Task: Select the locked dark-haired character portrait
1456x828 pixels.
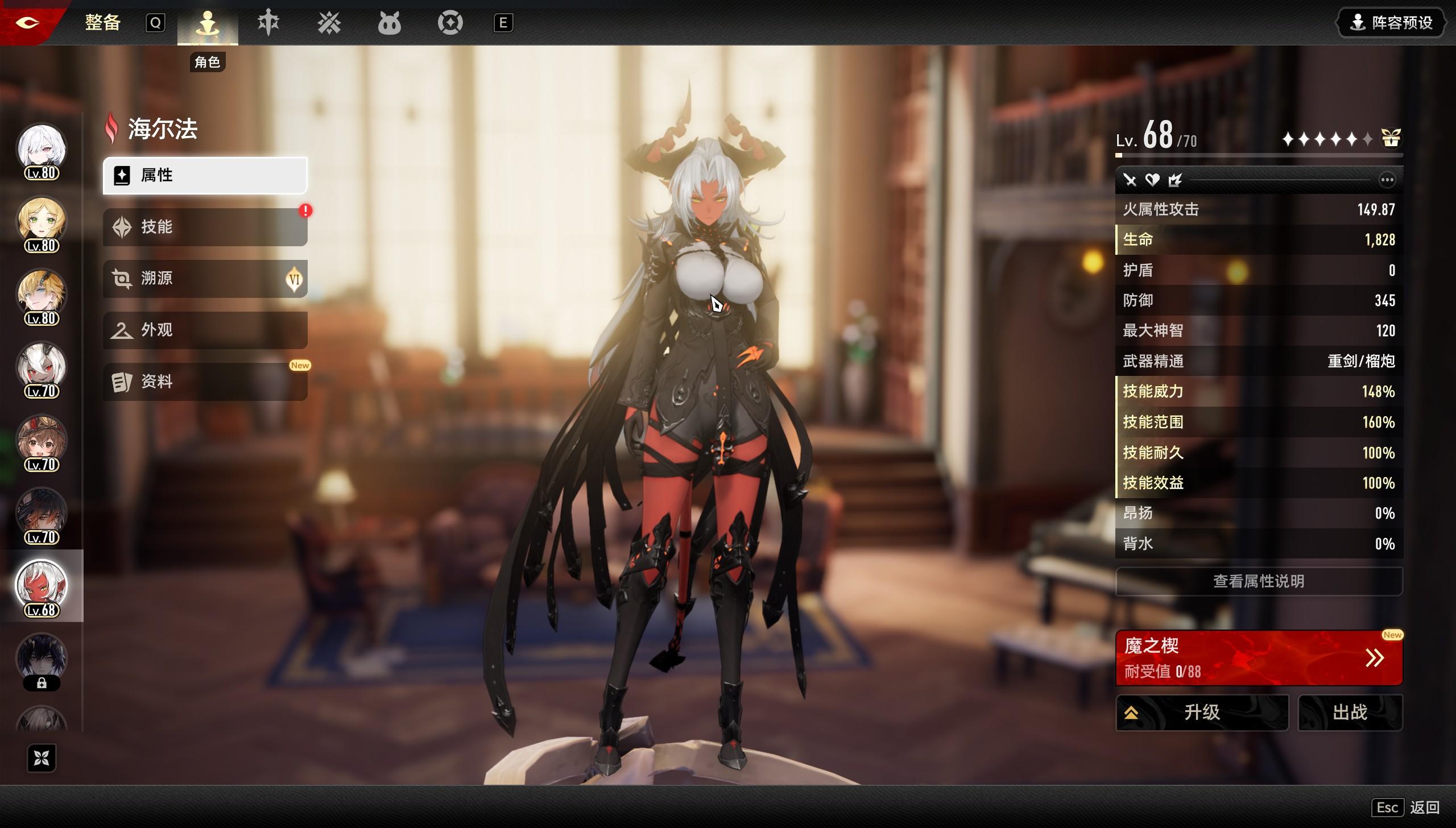Action: pyautogui.click(x=42, y=660)
